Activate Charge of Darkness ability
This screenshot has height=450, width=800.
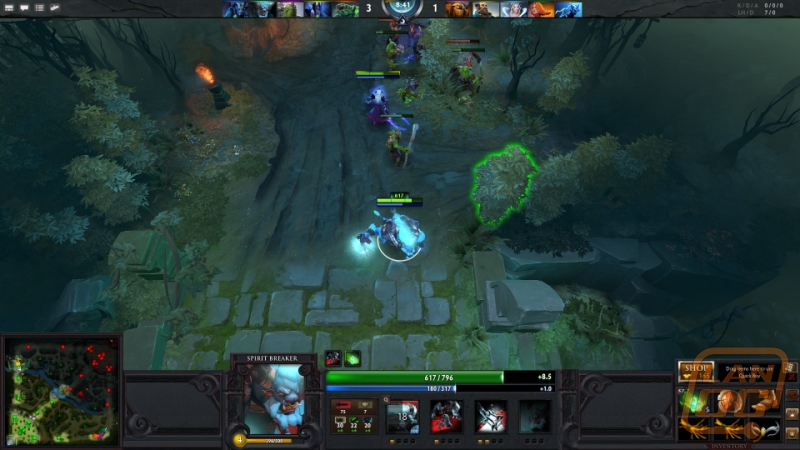(402, 416)
